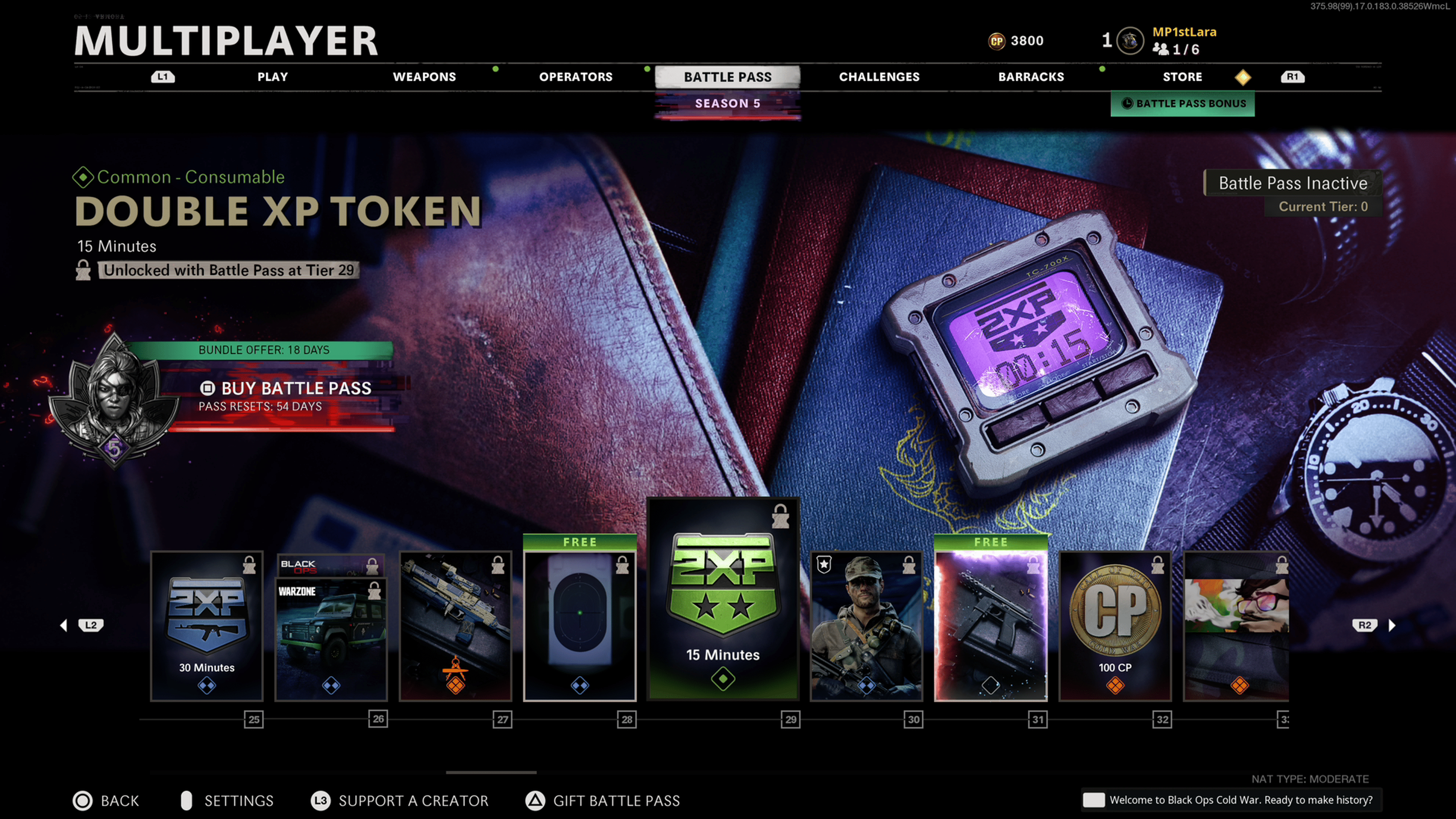Screen dimensions: 1456x819
Task: Switch to the Play tab
Action: coord(273,77)
